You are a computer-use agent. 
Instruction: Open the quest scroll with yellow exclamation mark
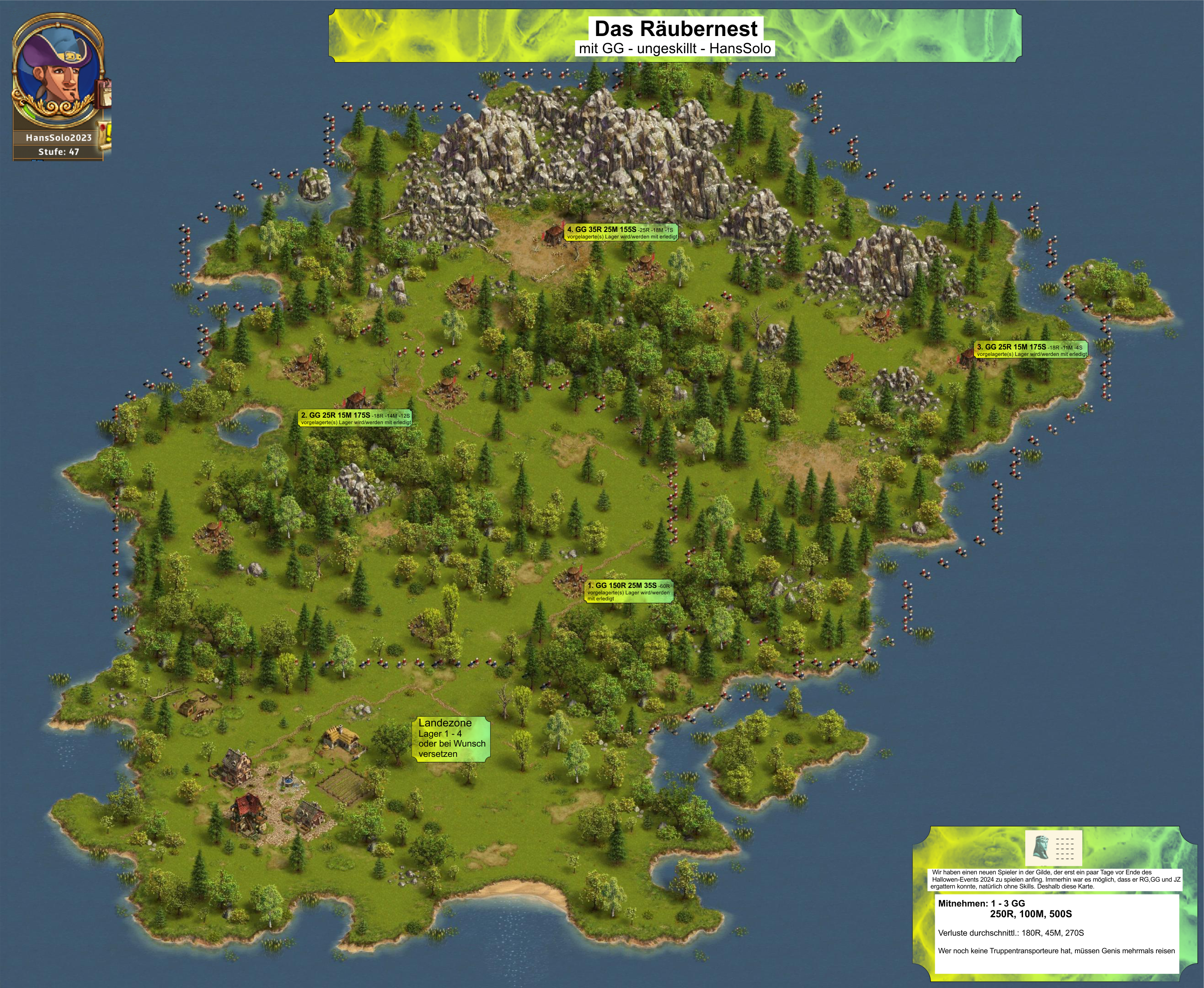(x=105, y=136)
